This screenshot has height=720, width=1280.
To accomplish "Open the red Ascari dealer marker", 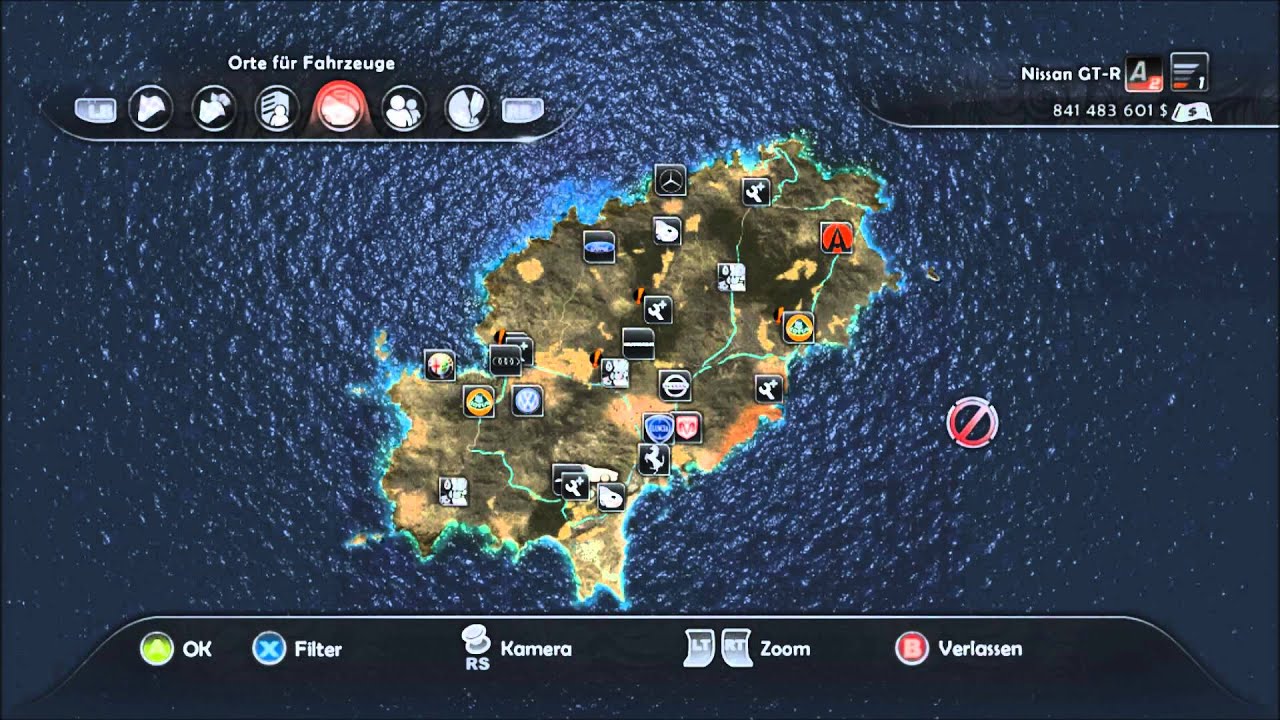I will coord(836,238).
